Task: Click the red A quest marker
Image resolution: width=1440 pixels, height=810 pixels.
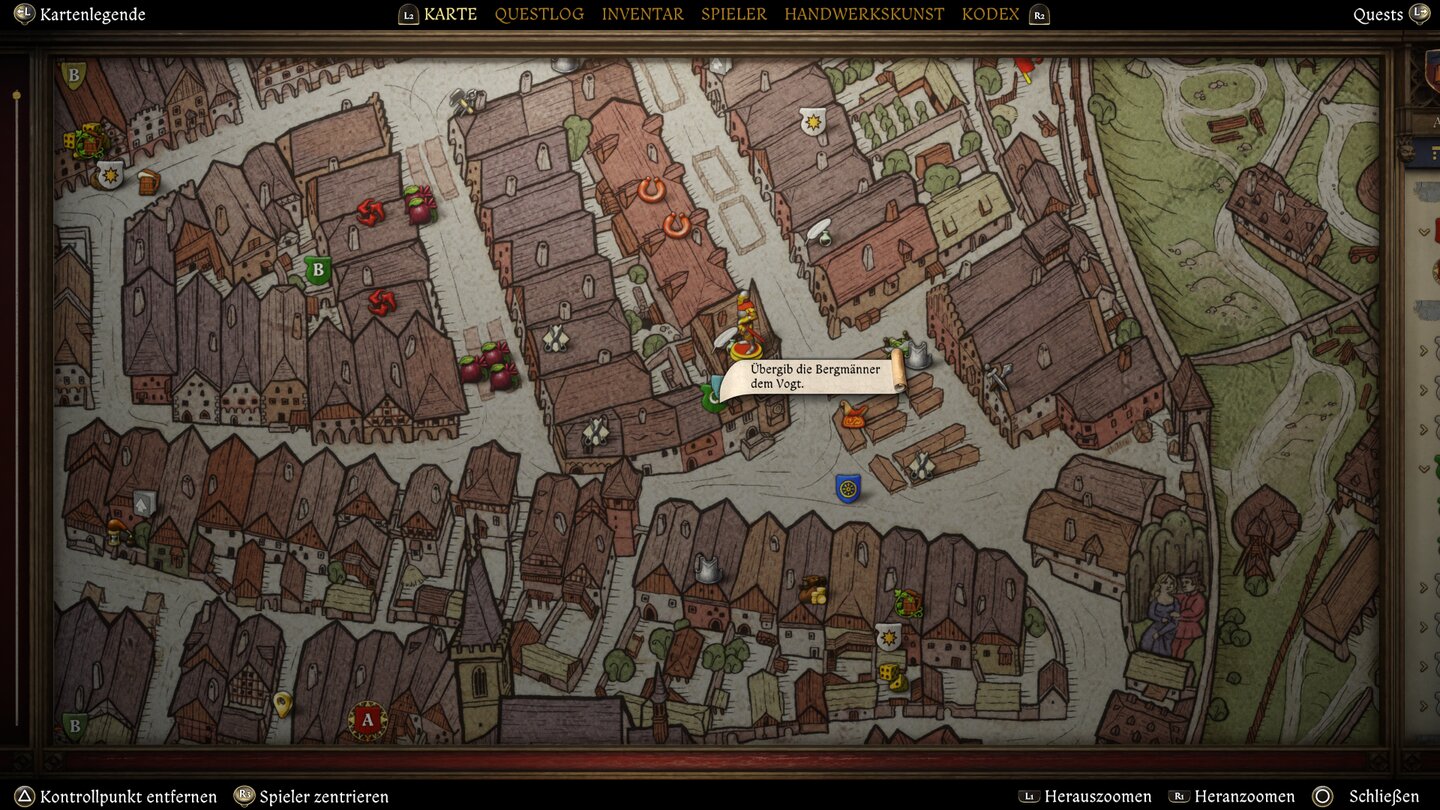Action: [x=367, y=720]
